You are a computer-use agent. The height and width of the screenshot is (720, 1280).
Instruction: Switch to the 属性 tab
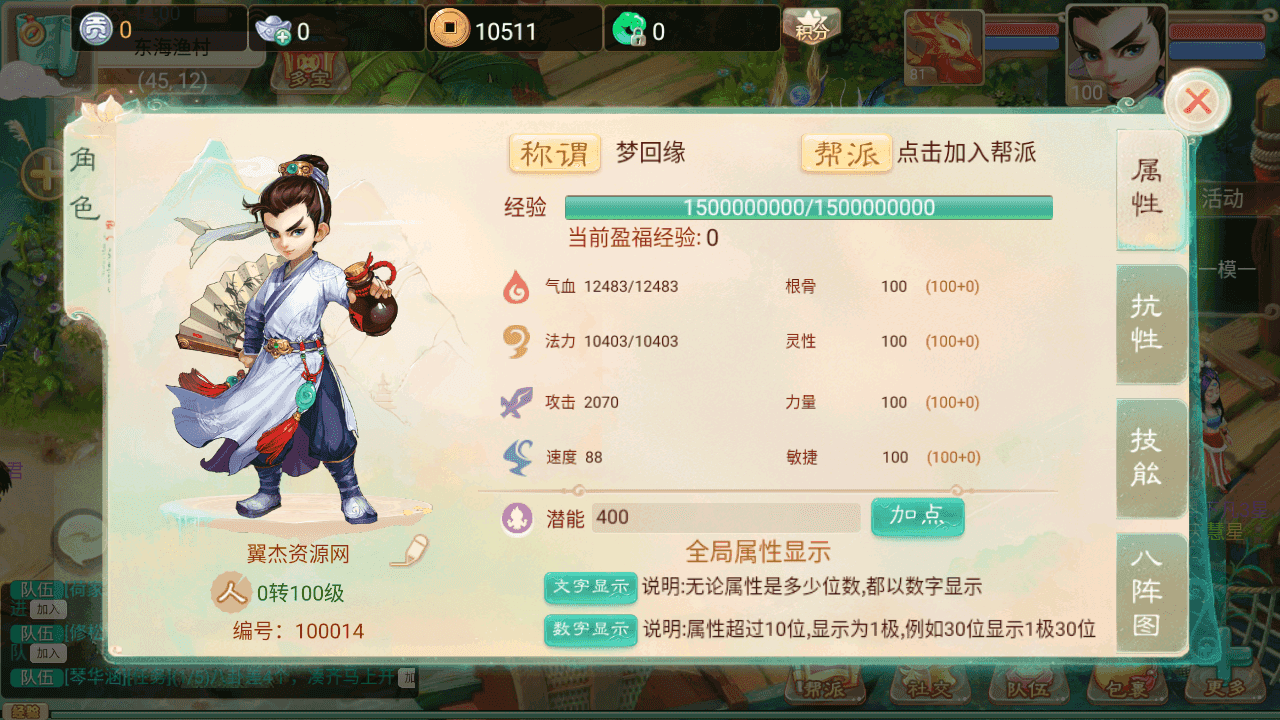point(1147,188)
